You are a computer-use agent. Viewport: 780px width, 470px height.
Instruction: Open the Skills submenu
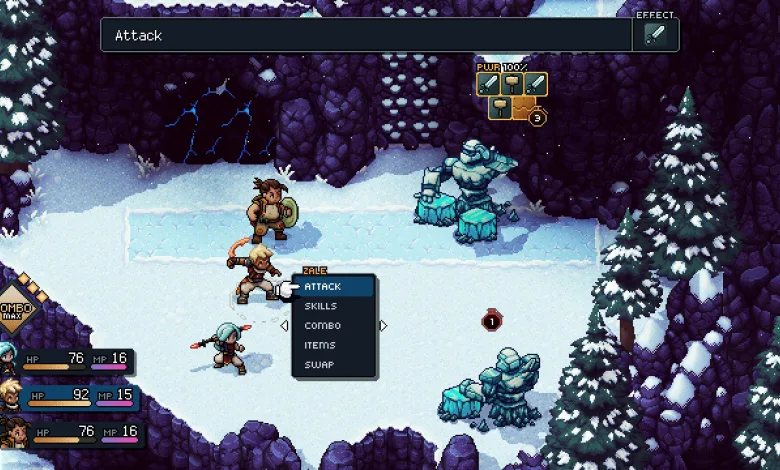(321, 306)
